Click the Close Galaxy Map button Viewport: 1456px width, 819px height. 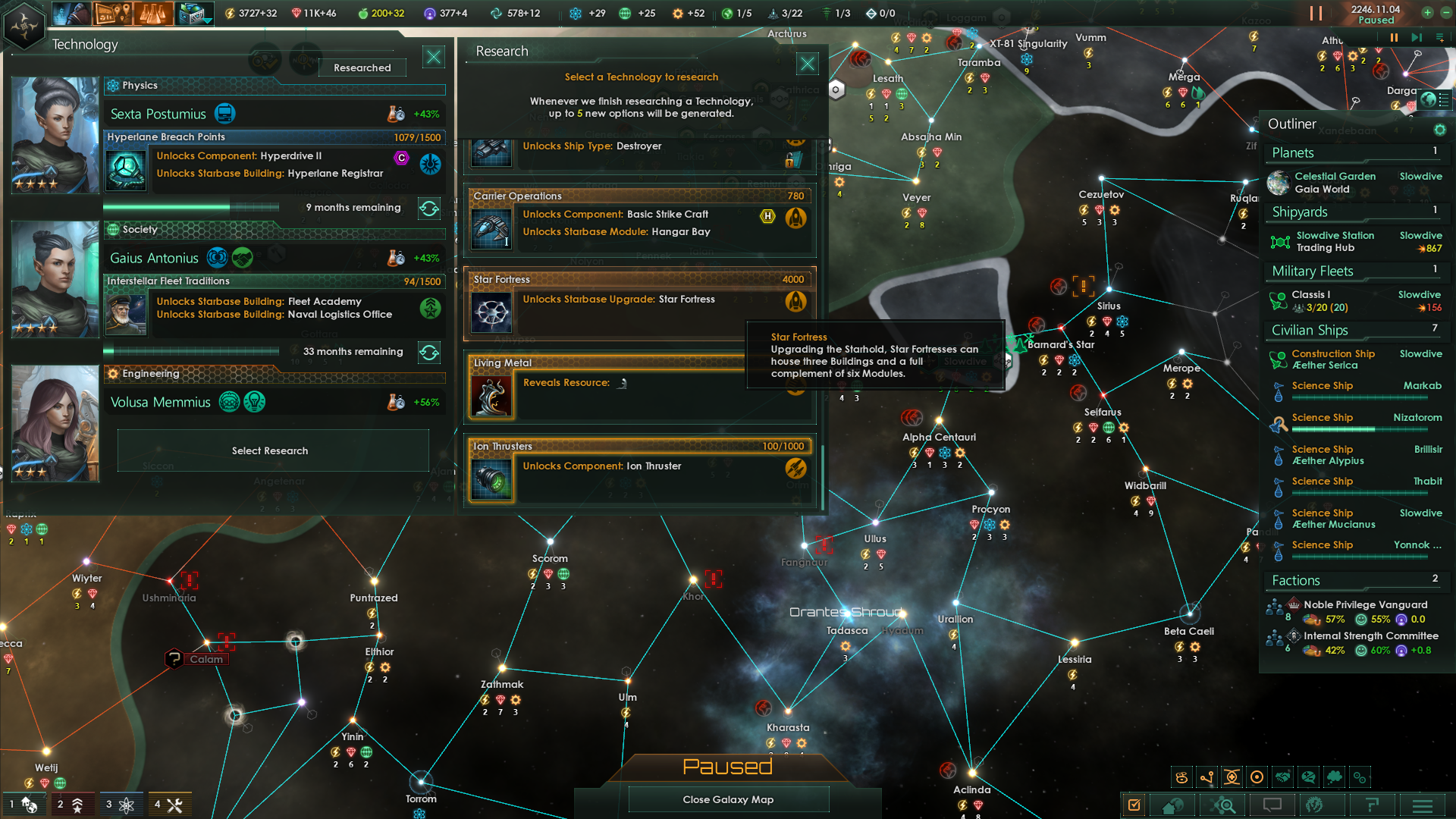727,799
